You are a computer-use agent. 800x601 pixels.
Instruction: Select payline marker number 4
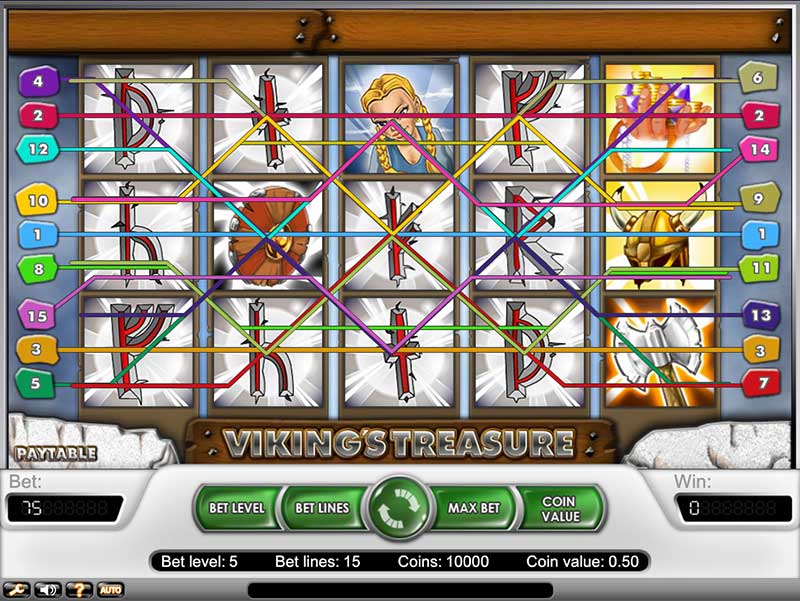point(38,82)
